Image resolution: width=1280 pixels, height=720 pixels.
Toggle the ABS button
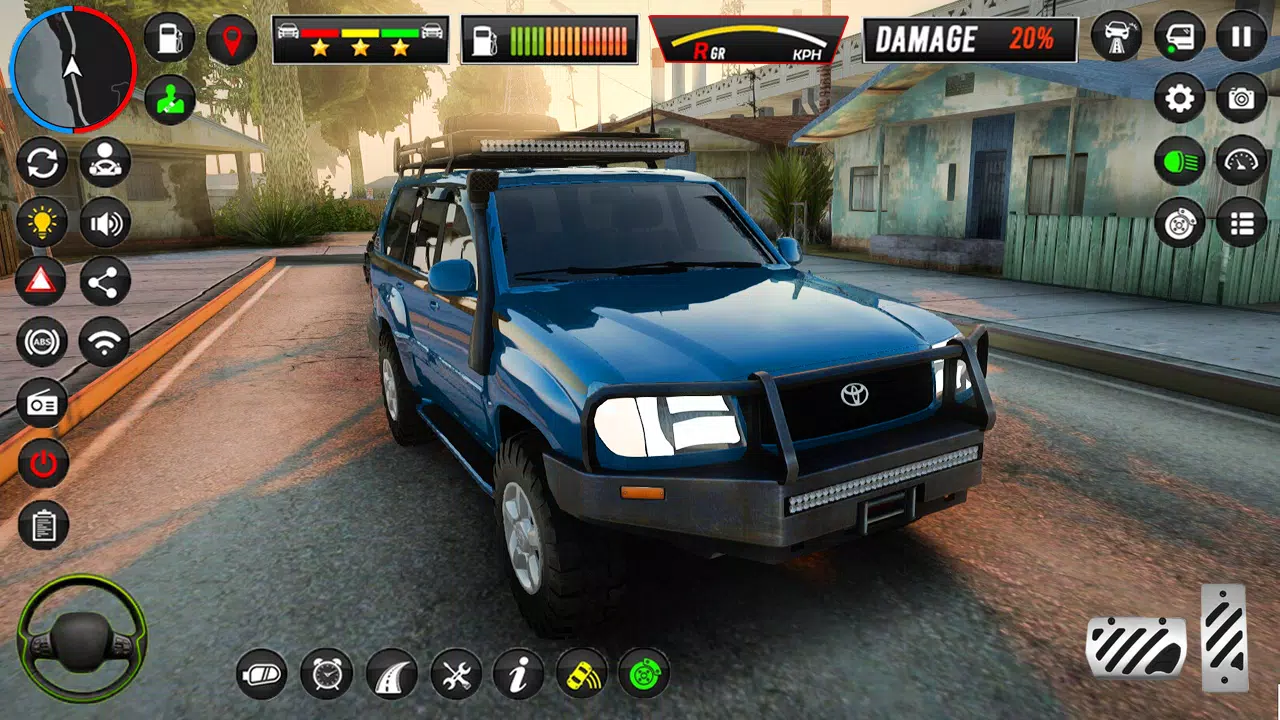pyautogui.click(x=42, y=343)
